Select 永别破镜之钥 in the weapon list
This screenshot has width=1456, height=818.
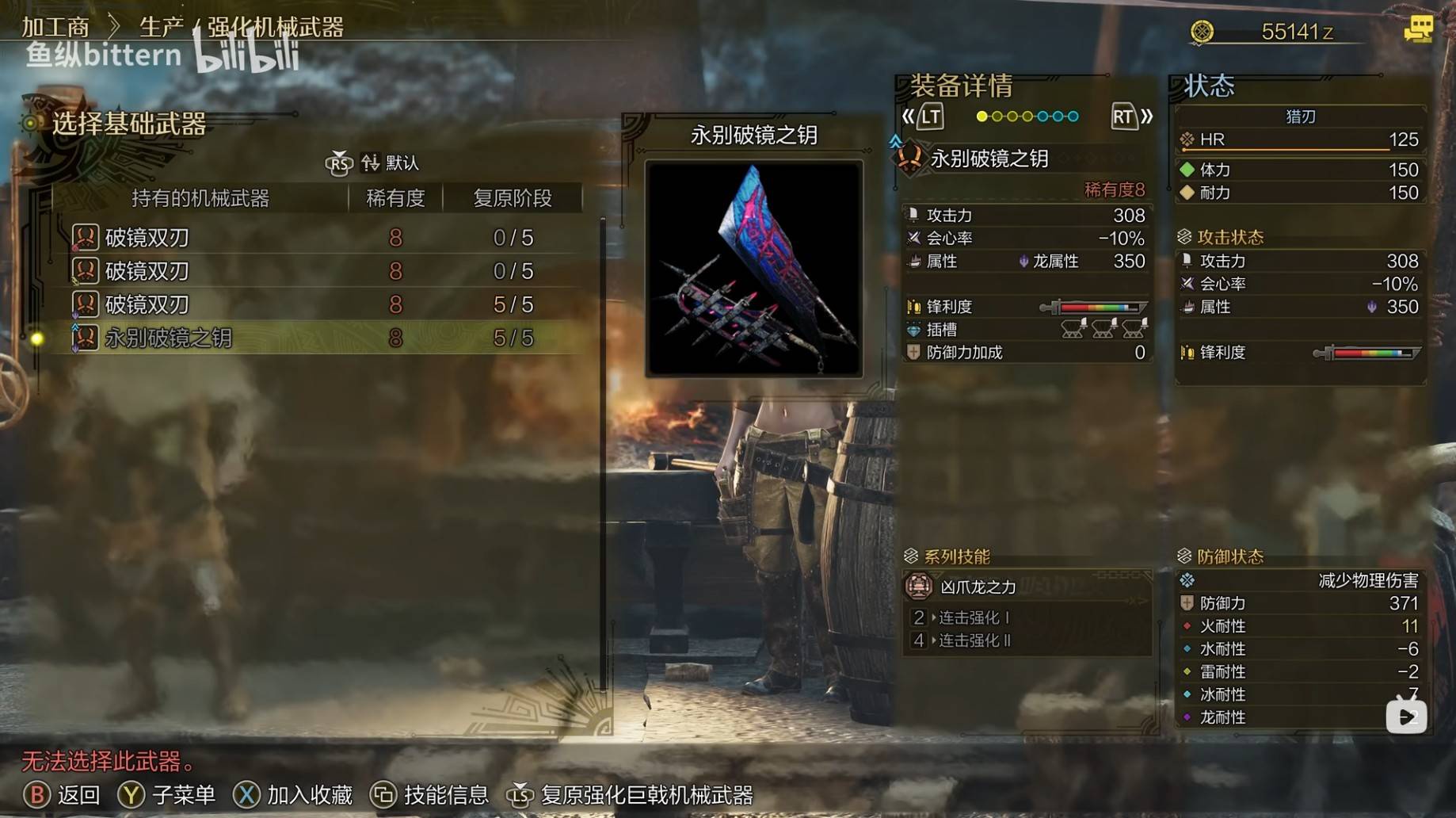click(x=169, y=338)
